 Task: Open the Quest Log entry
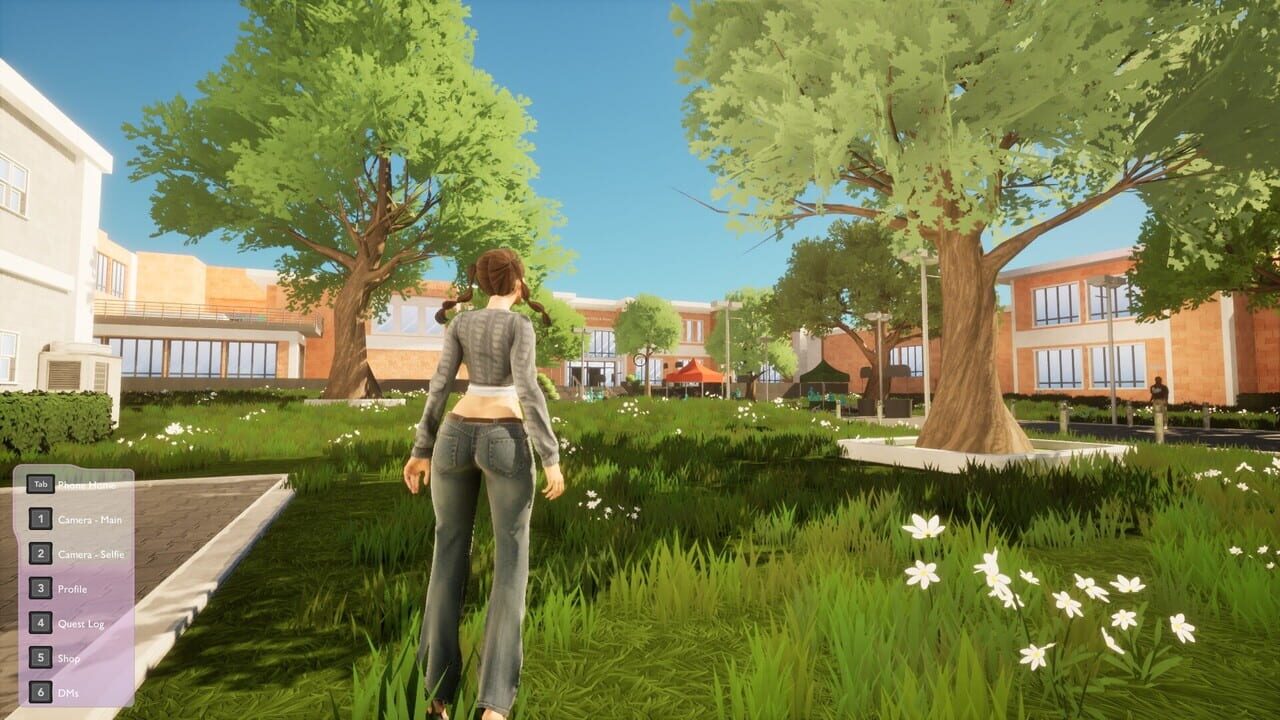[81, 622]
